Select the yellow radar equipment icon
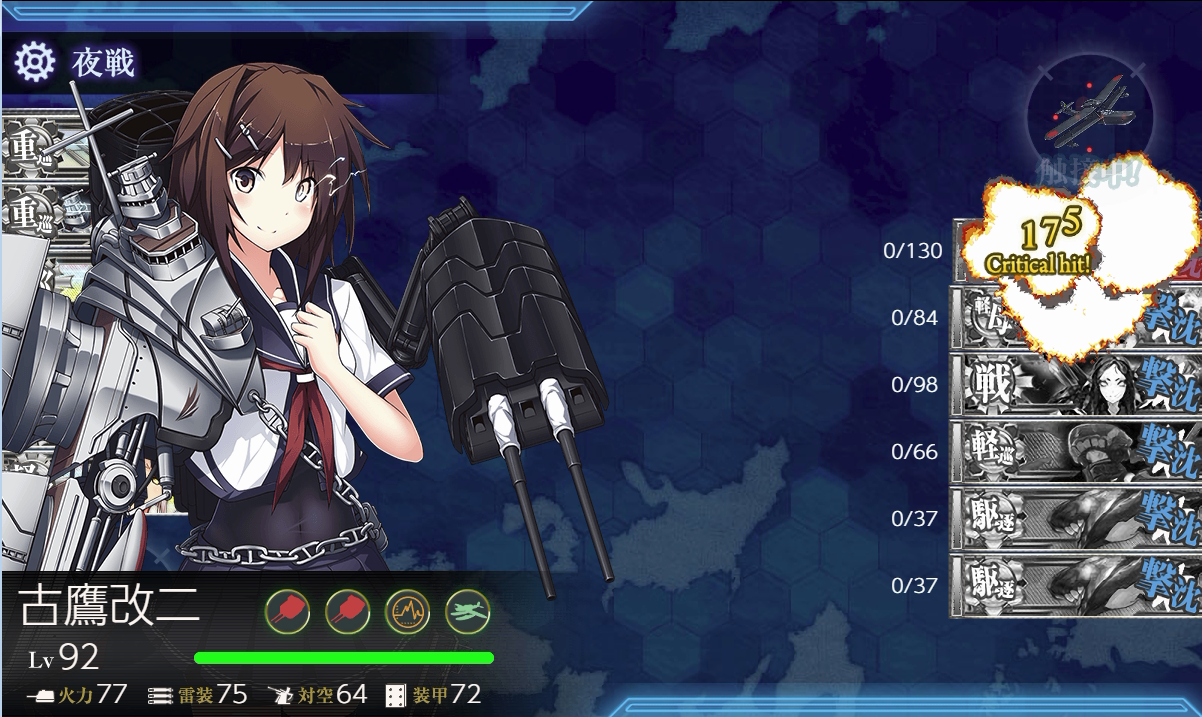 (x=407, y=610)
